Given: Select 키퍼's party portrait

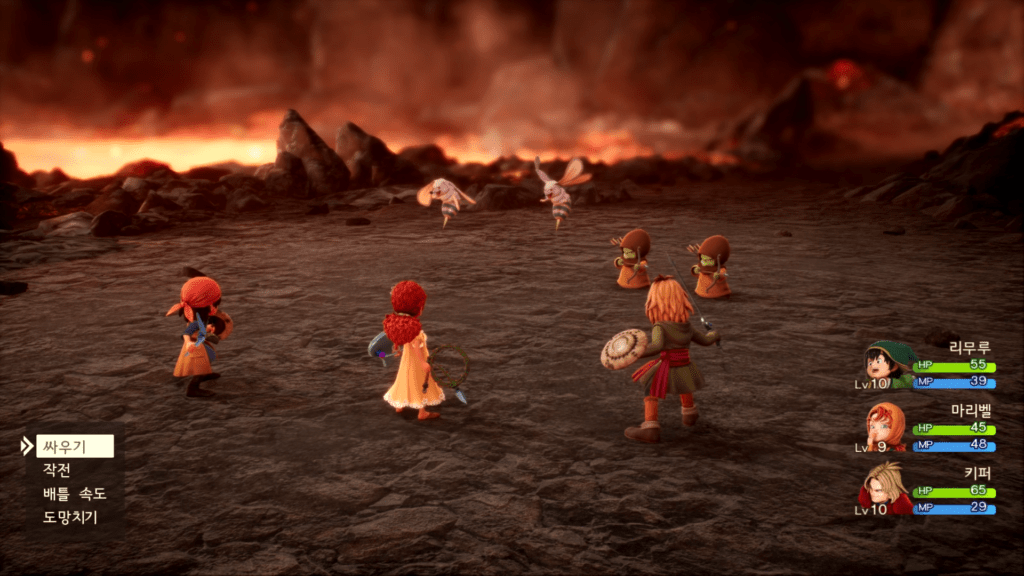Looking at the screenshot, I should pos(887,489).
